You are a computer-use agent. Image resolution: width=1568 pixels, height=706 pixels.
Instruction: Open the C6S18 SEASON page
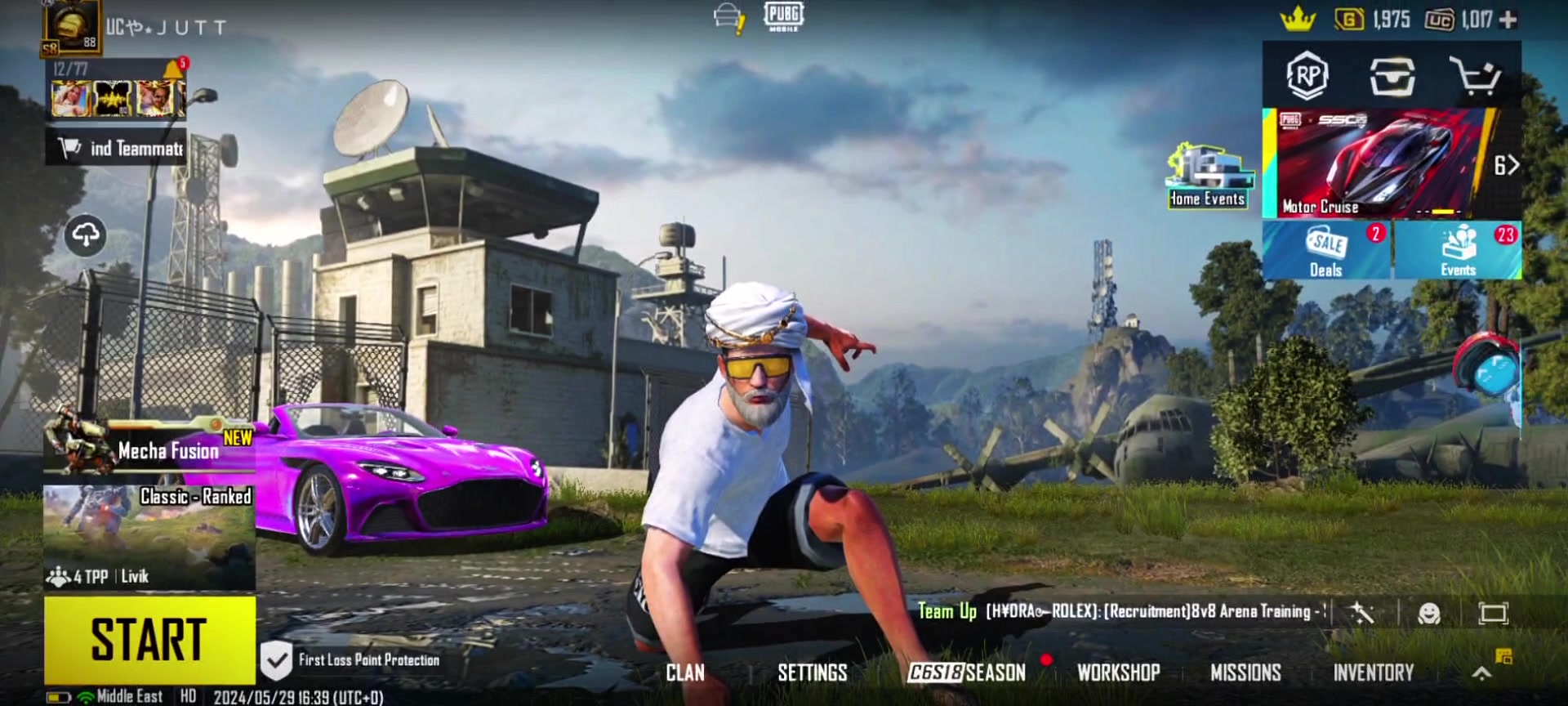click(x=967, y=672)
